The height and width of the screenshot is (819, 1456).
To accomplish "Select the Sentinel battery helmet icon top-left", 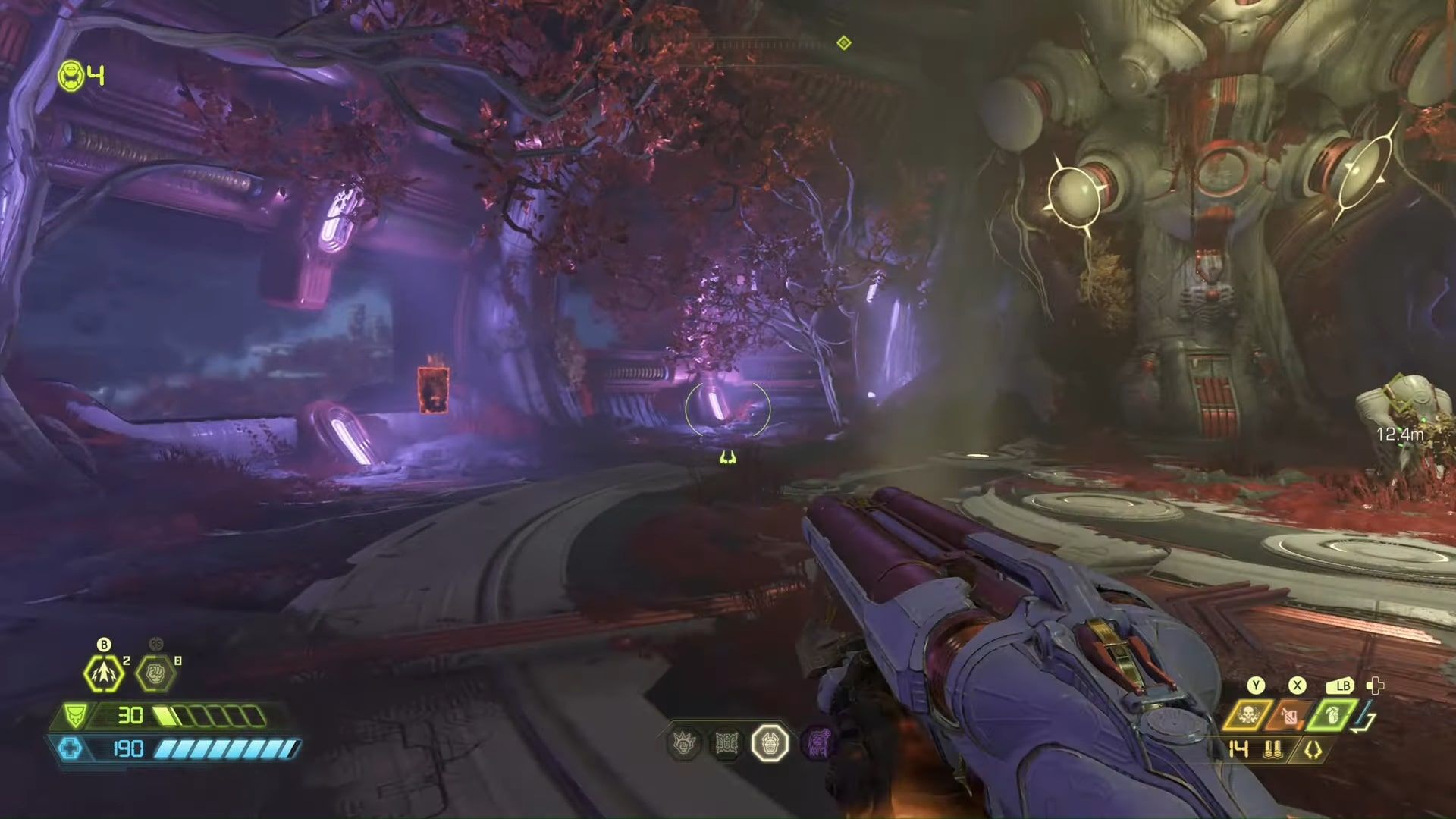I will tap(70, 76).
